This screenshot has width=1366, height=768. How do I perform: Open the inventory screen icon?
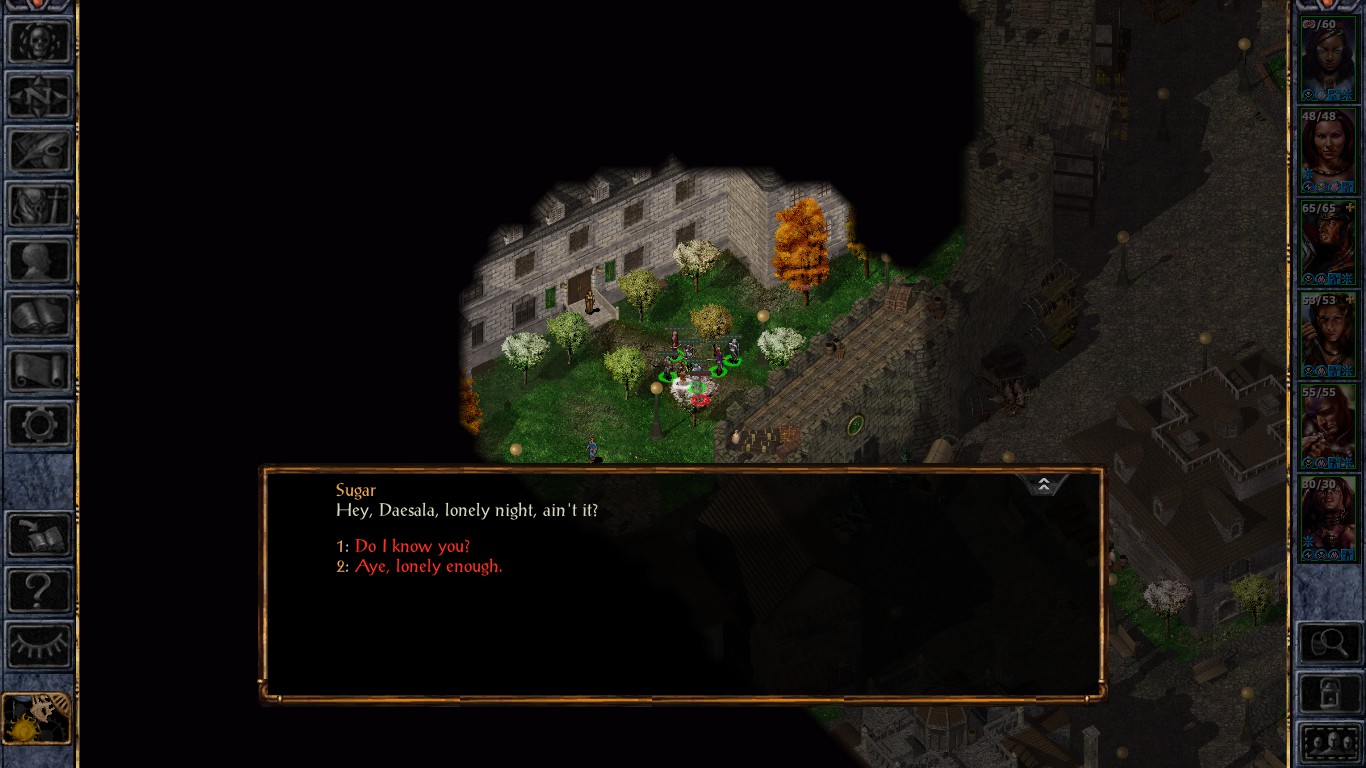click(x=40, y=206)
